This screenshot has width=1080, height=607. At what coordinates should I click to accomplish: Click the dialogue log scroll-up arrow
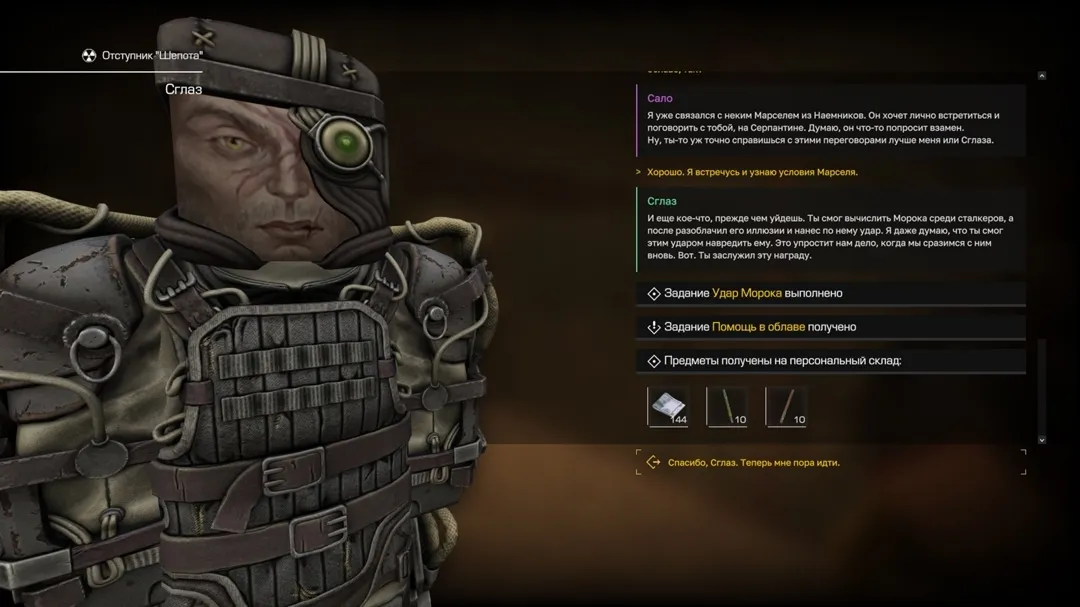pos(1041,76)
